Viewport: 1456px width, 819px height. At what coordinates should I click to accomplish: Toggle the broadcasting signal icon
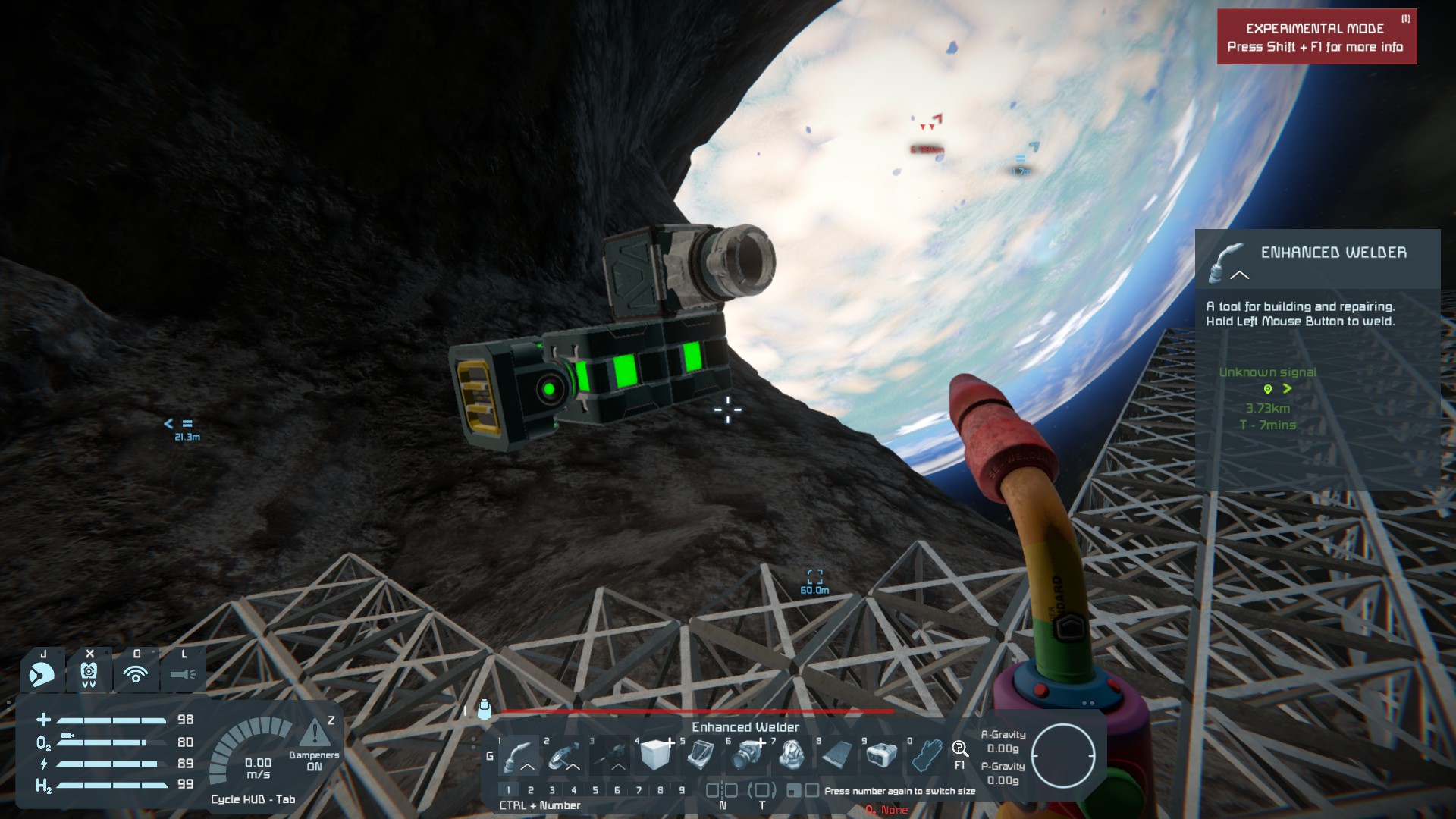136,673
